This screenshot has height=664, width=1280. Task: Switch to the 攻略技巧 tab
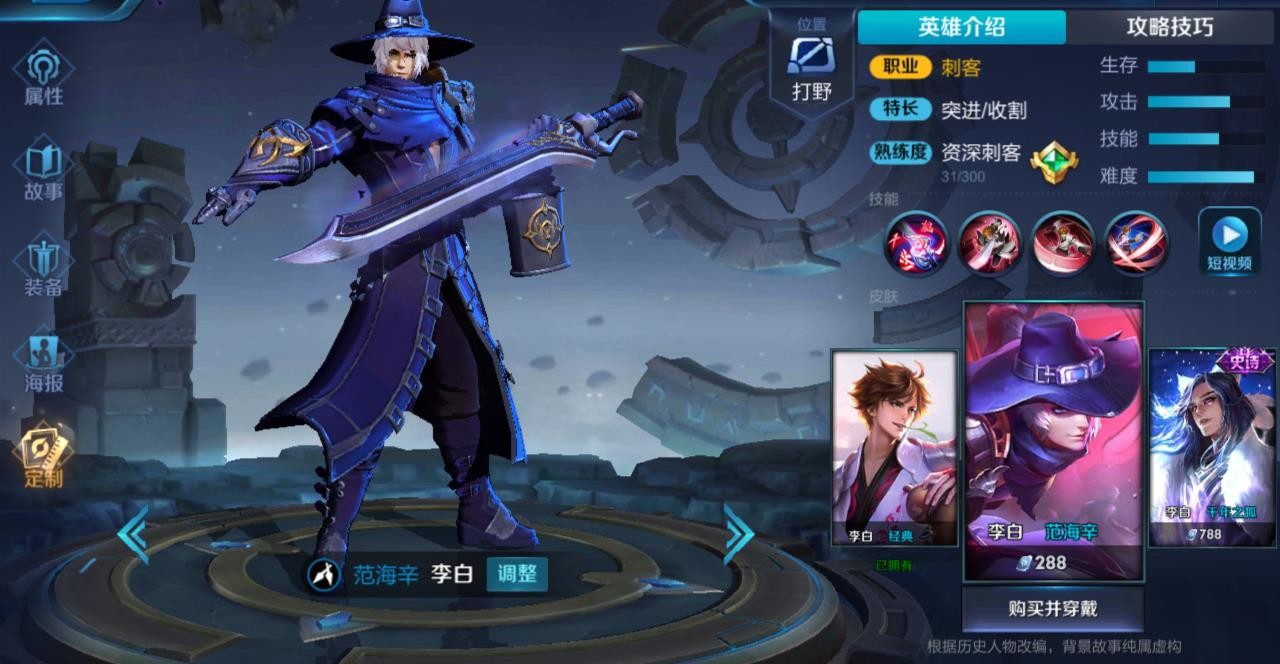point(1169,27)
